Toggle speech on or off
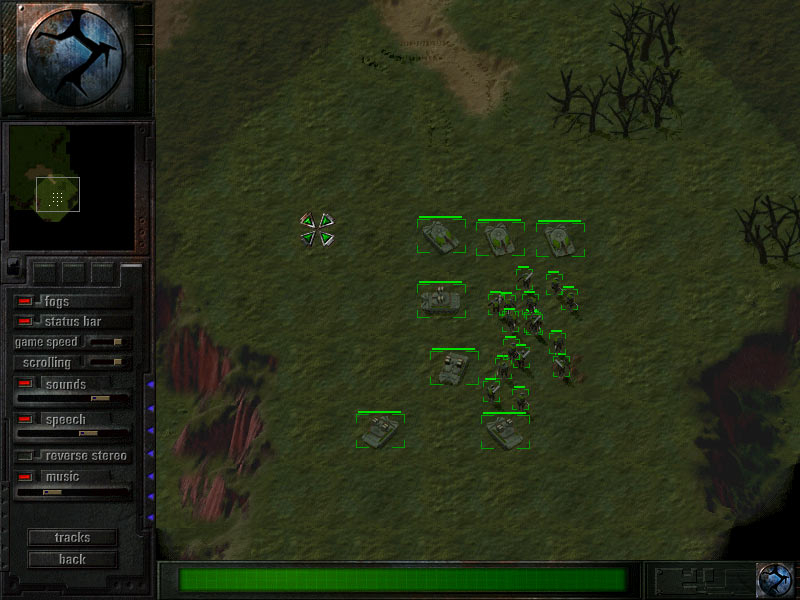This screenshot has height=600, width=800. coord(26,420)
